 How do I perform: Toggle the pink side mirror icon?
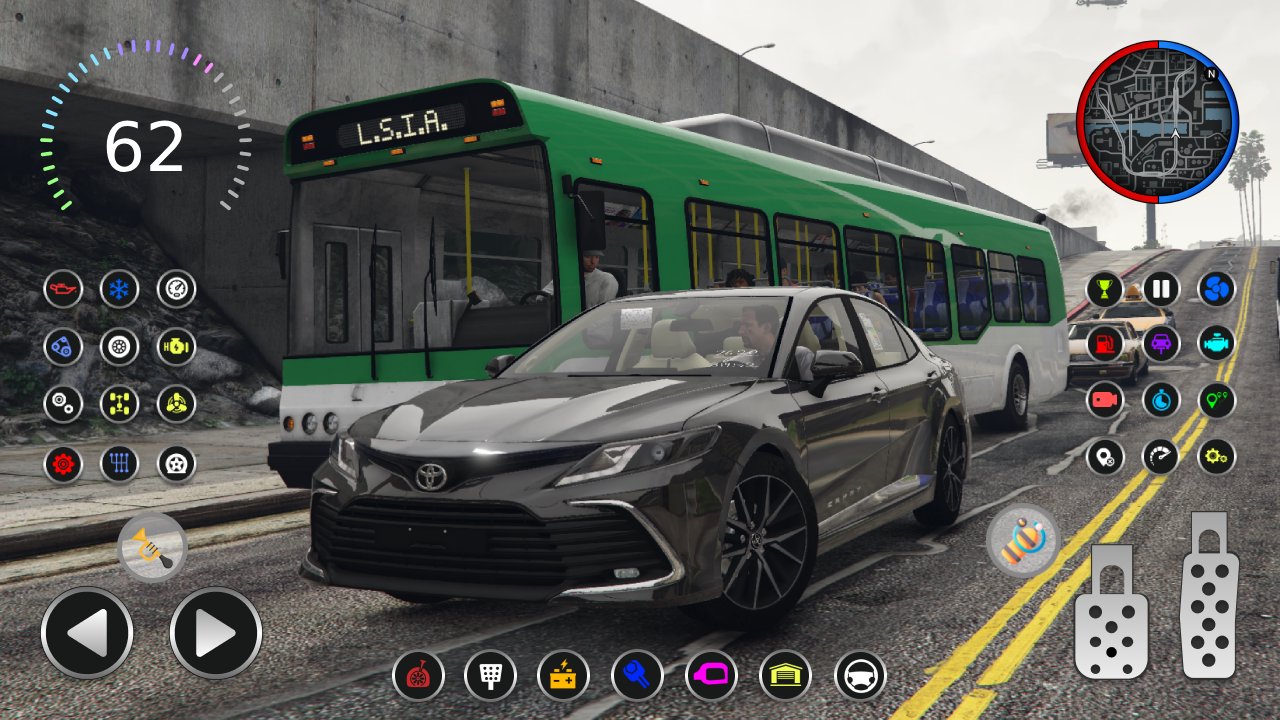711,675
